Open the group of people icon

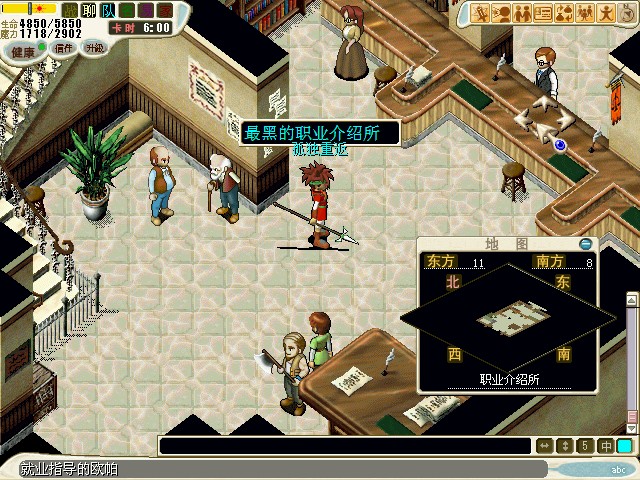585,13
